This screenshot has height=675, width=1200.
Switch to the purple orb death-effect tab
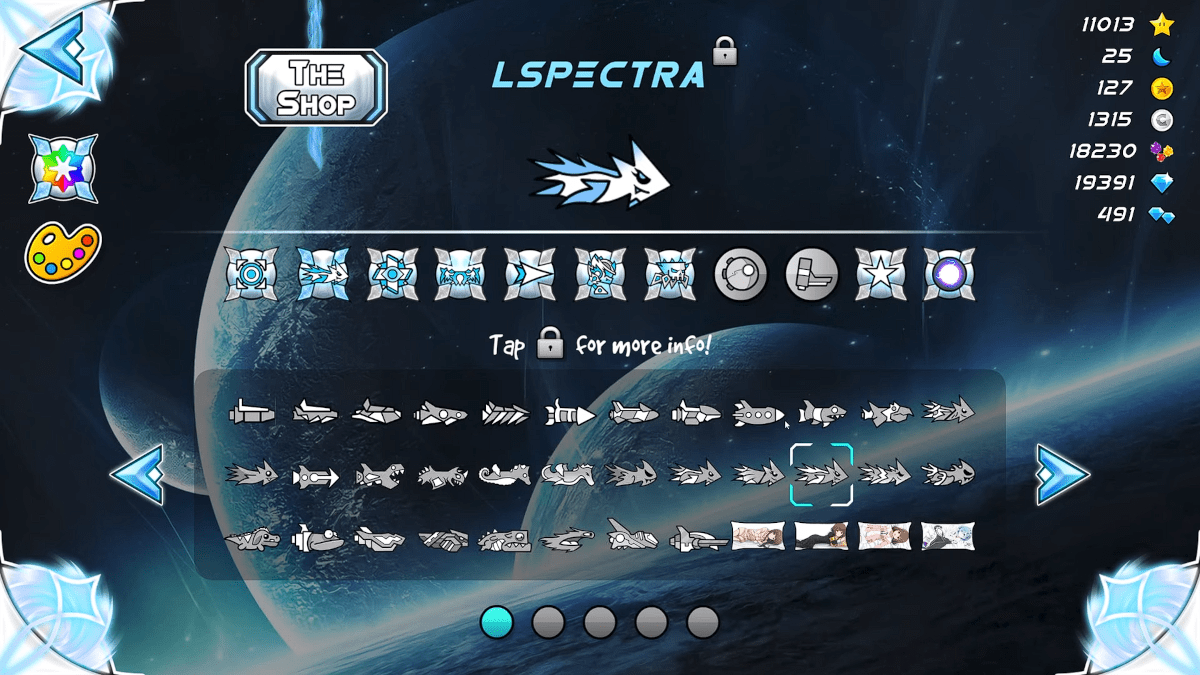tap(949, 274)
